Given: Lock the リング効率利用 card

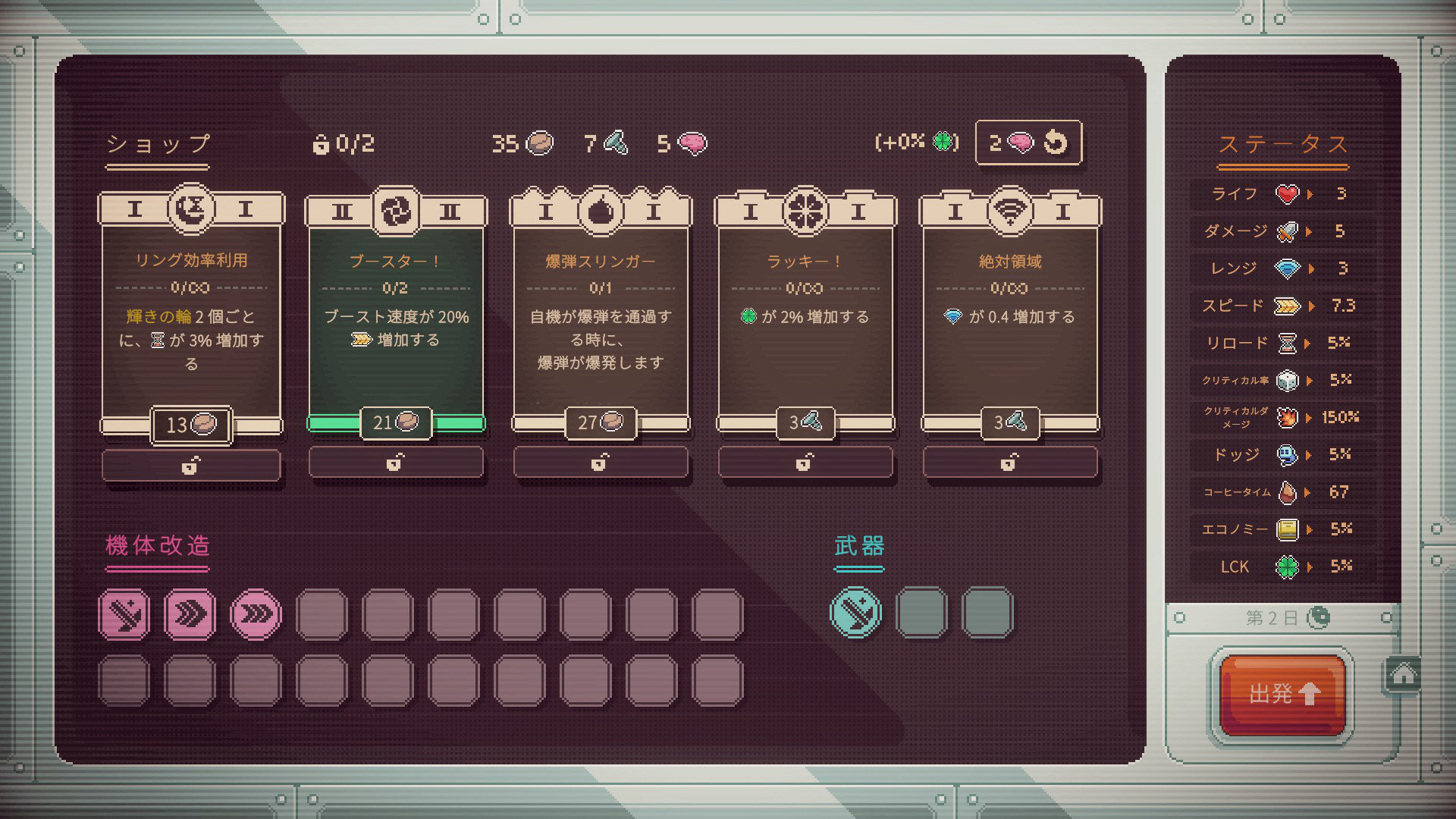Looking at the screenshot, I should (191, 465).
